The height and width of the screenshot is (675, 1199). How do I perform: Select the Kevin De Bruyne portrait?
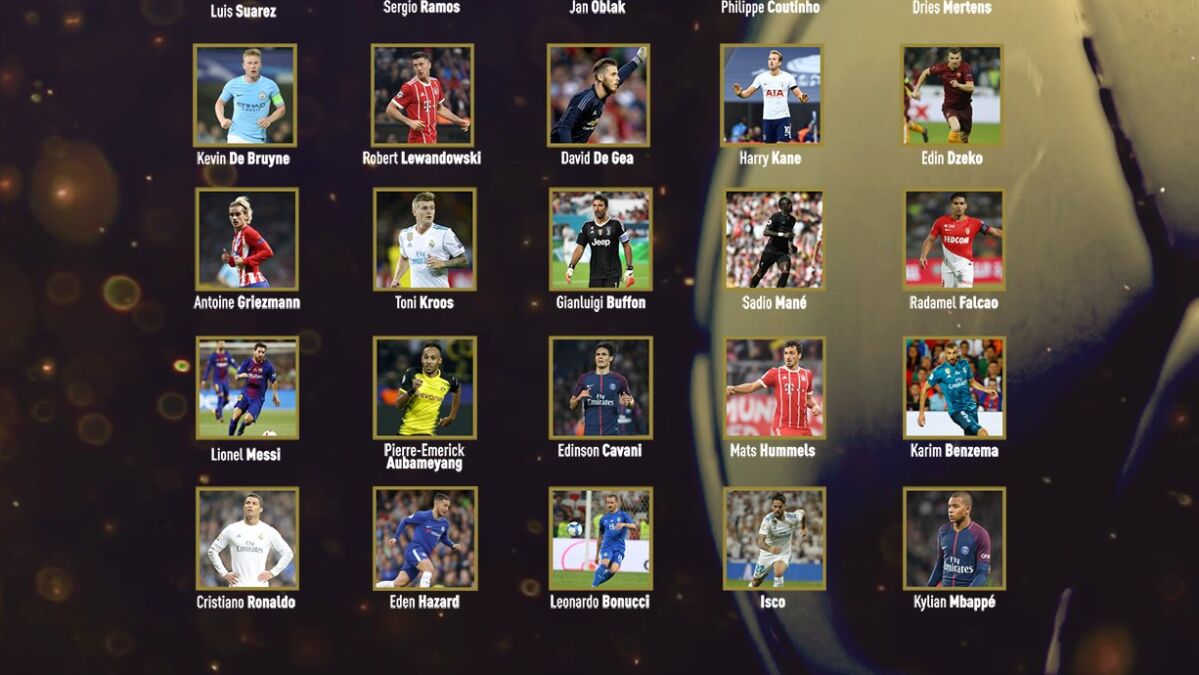(x=245, y=95)
